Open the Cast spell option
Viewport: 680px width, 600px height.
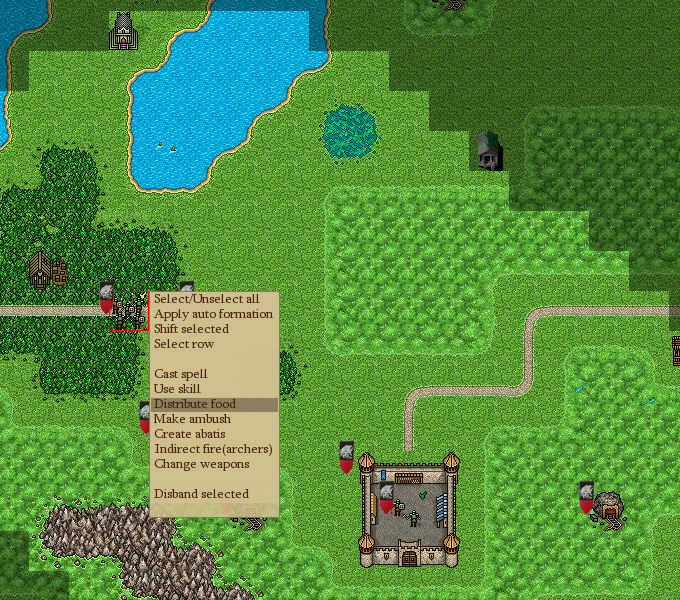pos(181,374)
